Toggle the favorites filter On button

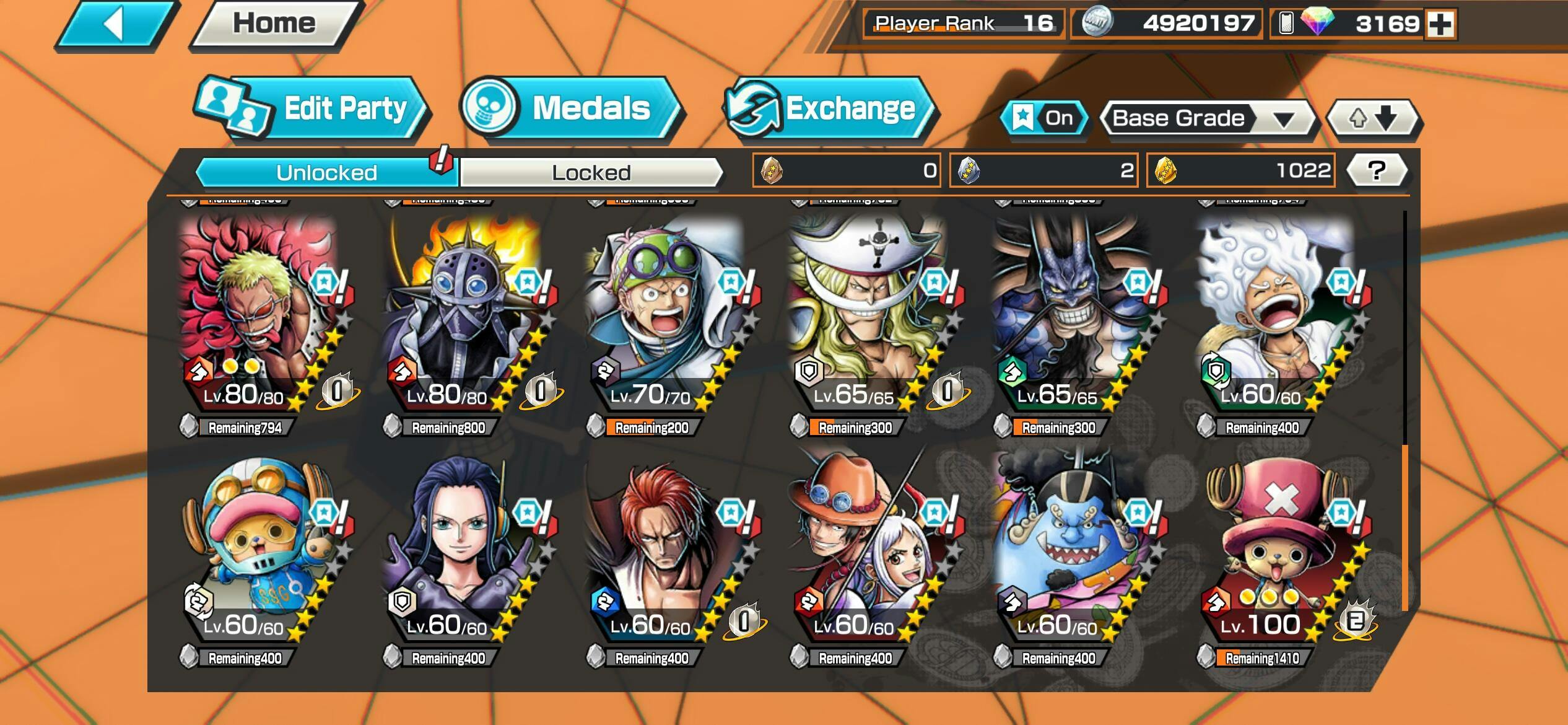click(x=1045, y=118)
